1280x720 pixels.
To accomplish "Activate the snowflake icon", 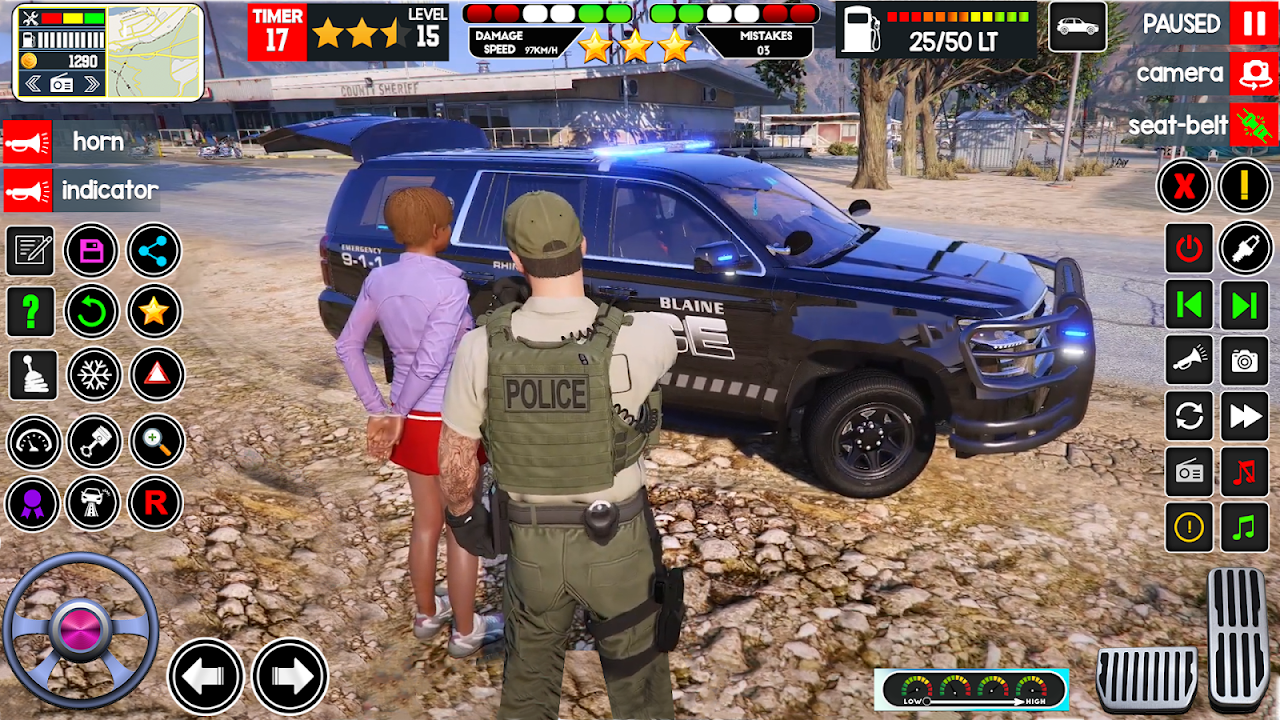I will coord(93,375).
